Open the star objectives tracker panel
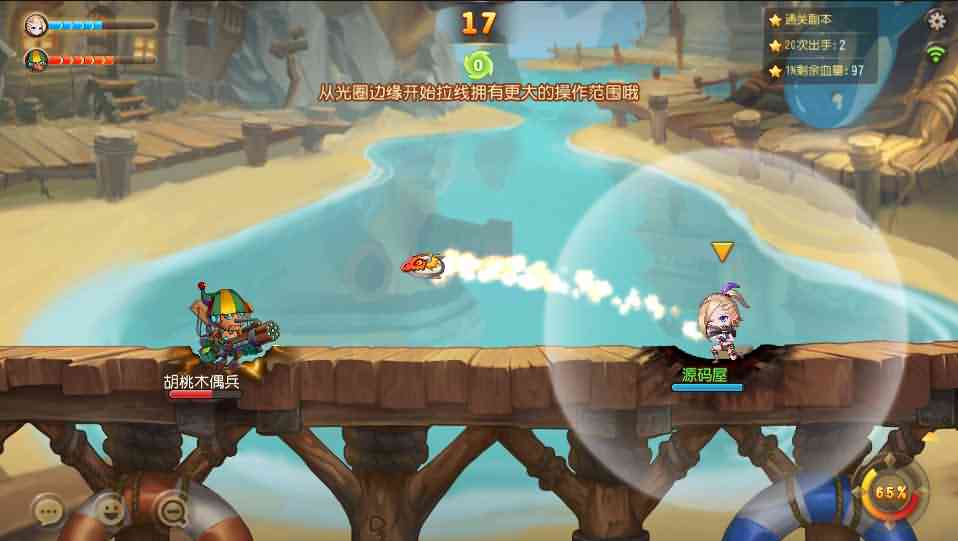The height and width of the screenshot is (541, 958). click(821, 45)
